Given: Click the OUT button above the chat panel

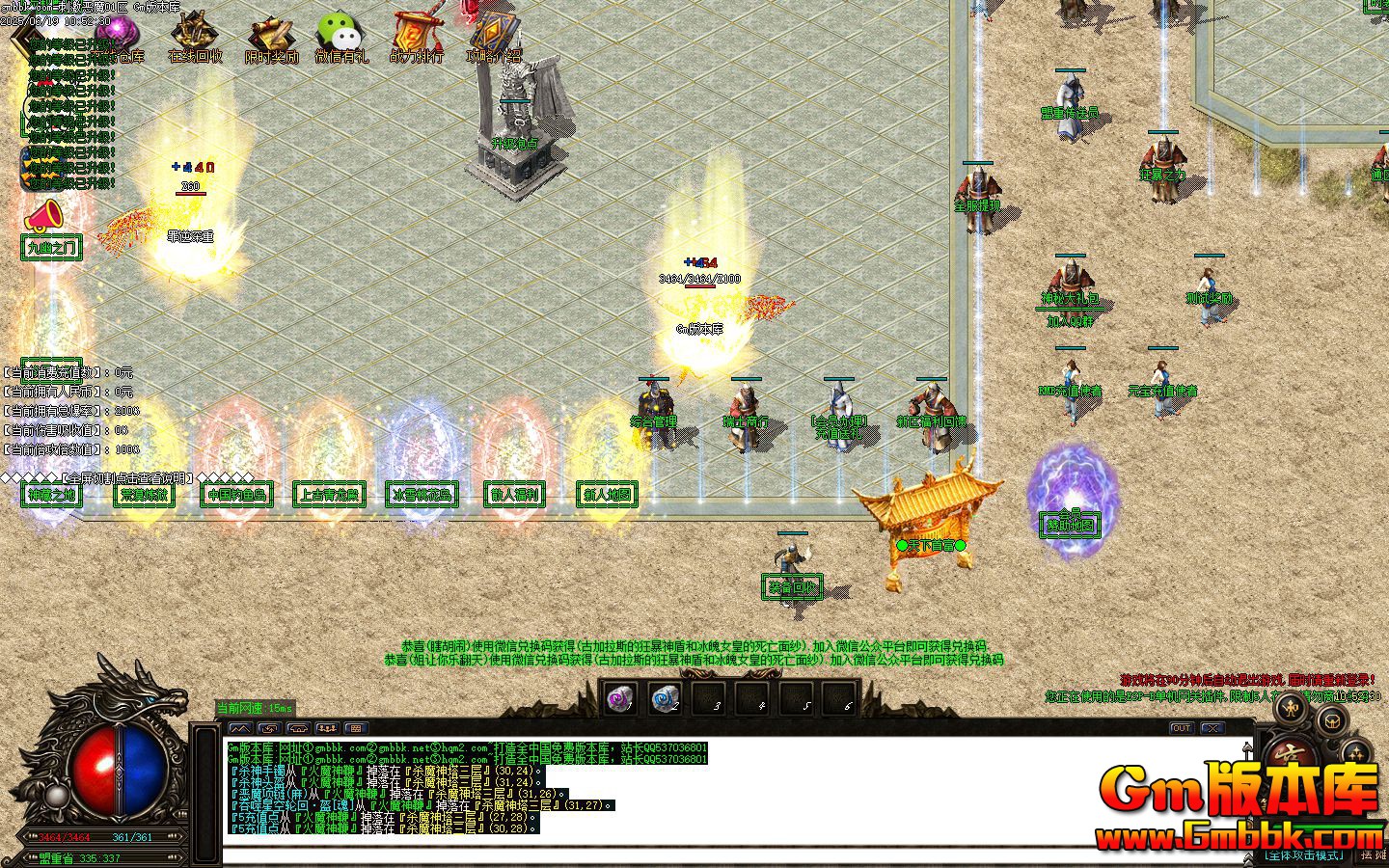Looking at the screenshot, I should pos(1181,728).
